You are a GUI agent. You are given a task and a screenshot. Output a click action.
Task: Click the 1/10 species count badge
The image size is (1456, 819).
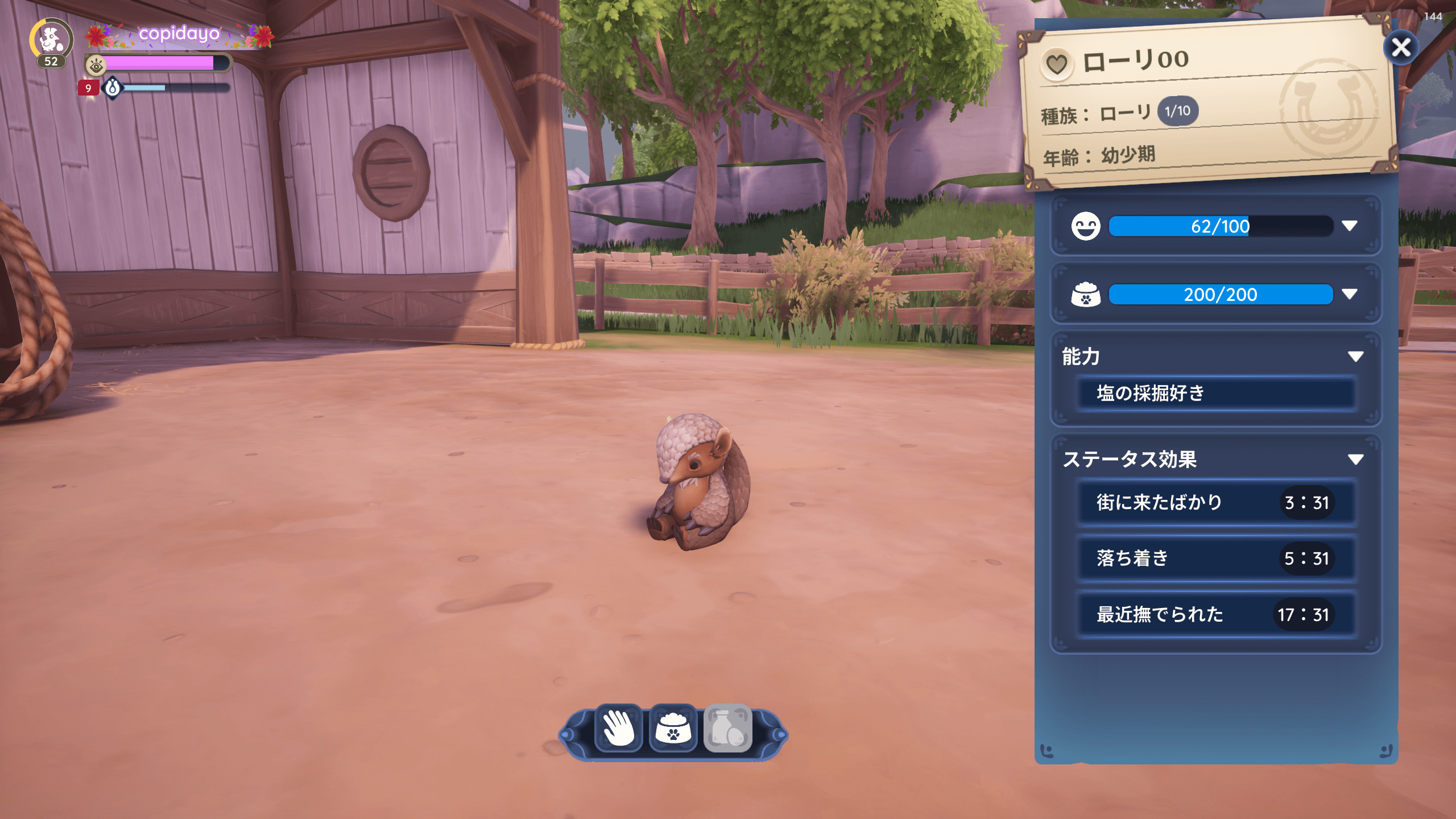point(1177,111)
